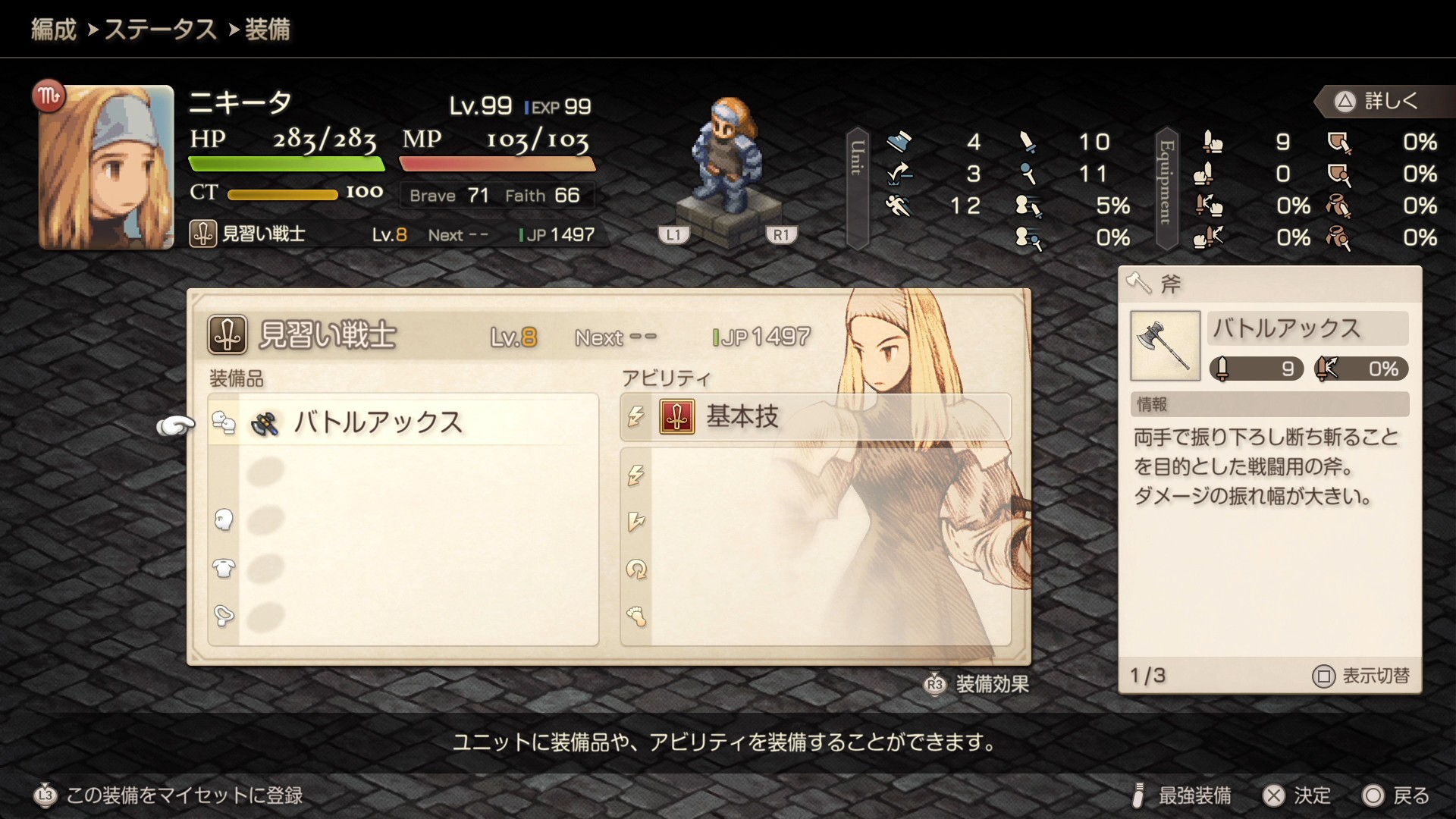Return to ステータス in the breadcrumb
Screen dimensions: 1456x819
tap(160, 30)
